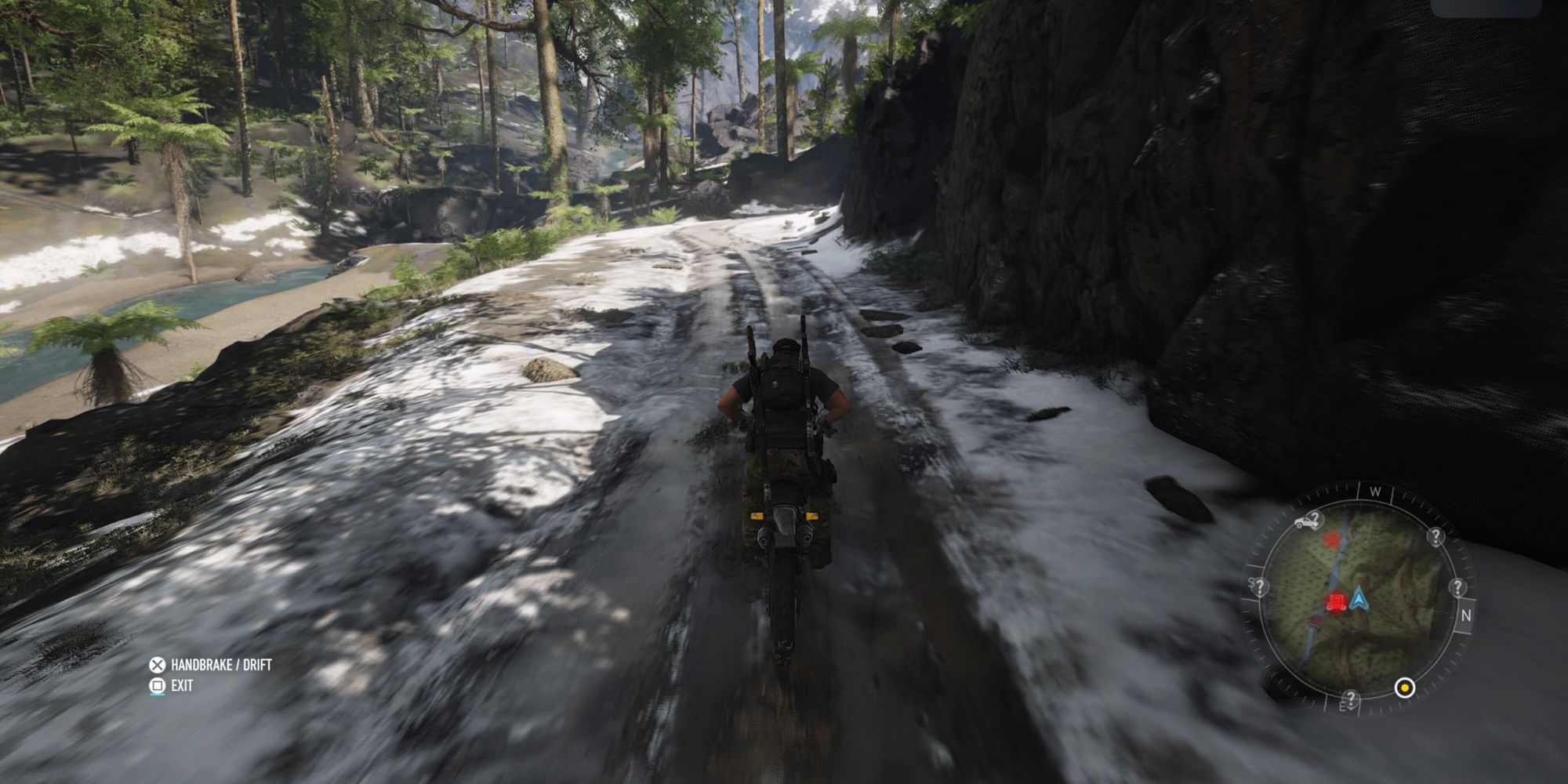This screenshot has height=784, width=1568.
Task: Select the question mark marker beside the N indicator
Action: coord(1458,586)
